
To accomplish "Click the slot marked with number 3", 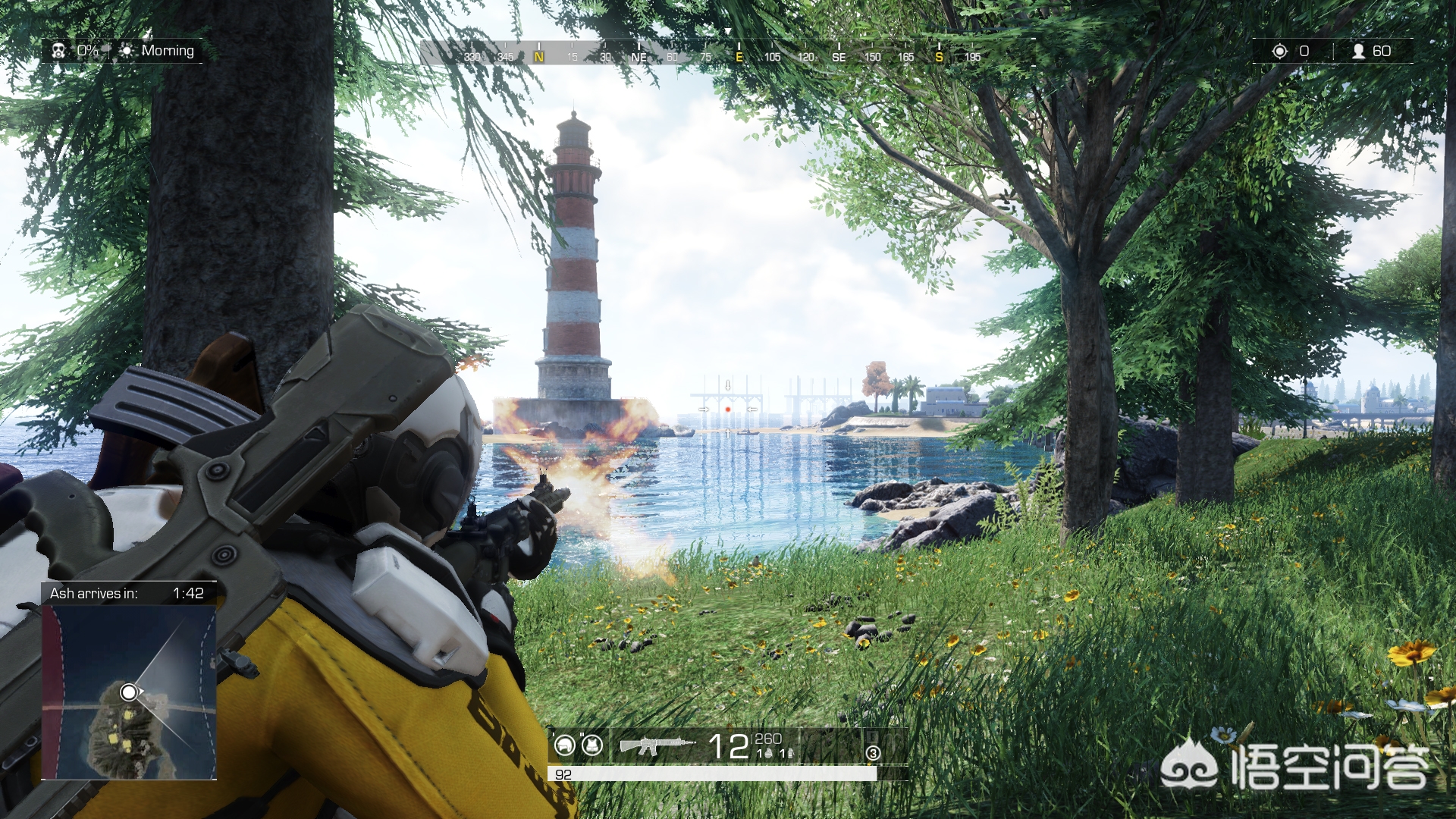I will tap(873, 753).
